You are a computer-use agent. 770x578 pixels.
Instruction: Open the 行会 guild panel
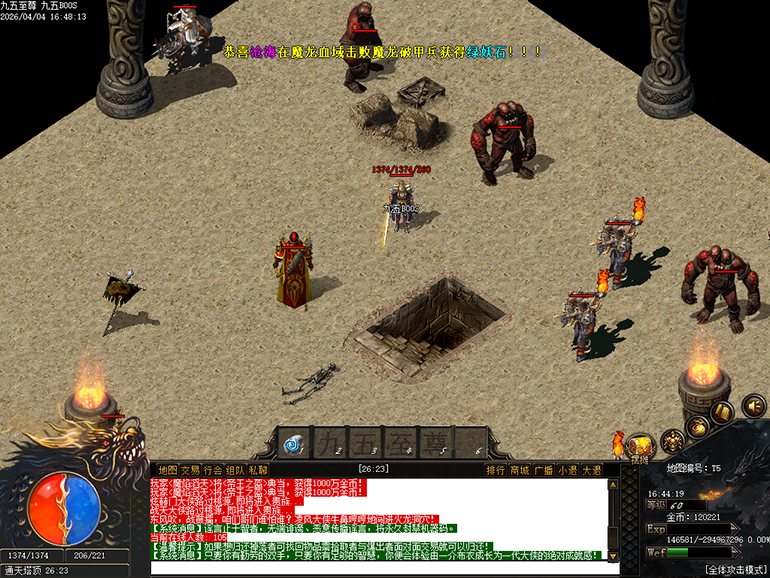pyautogui.click(x=213, y=469)
